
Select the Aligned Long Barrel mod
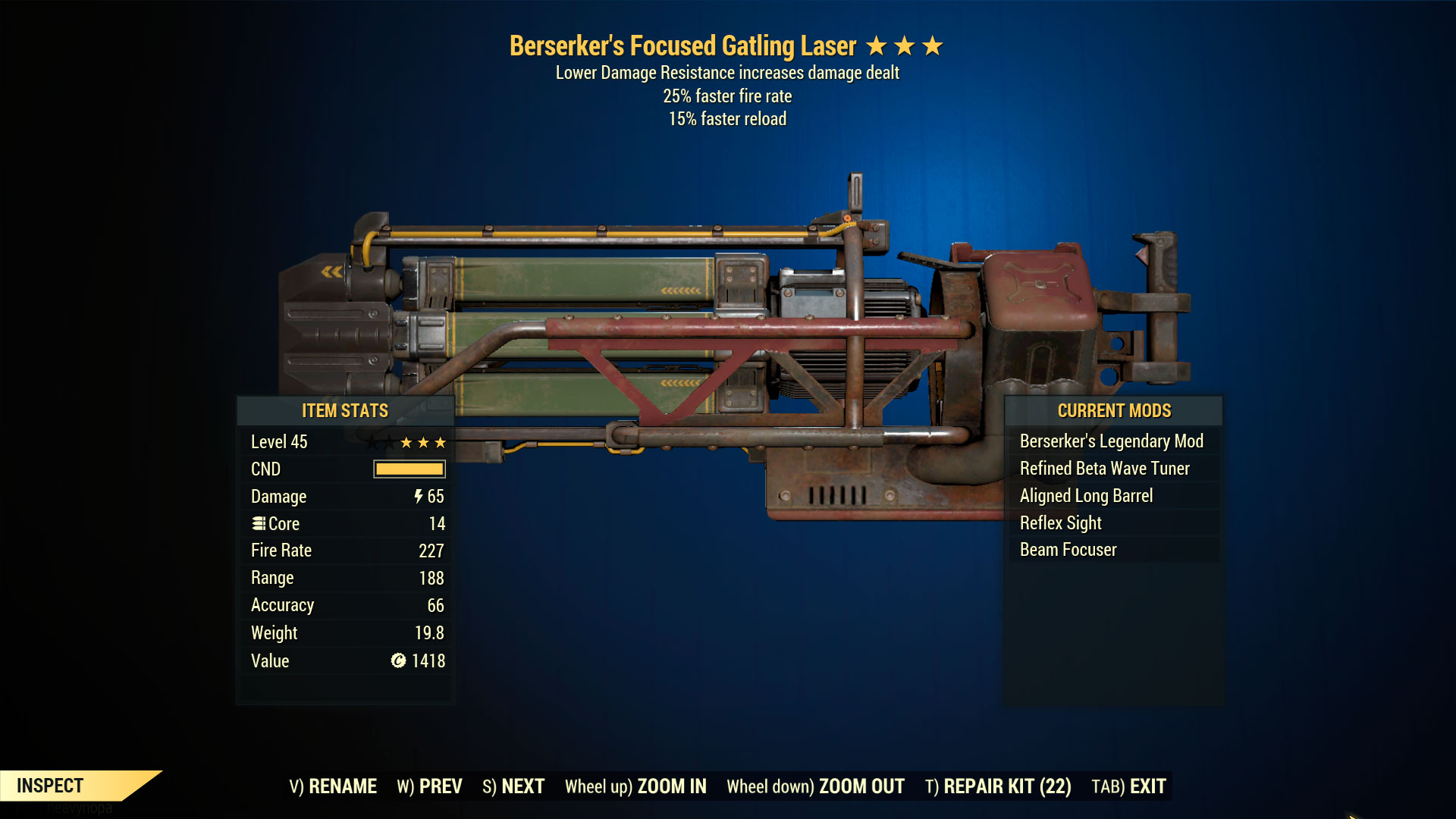[1086, 496]
